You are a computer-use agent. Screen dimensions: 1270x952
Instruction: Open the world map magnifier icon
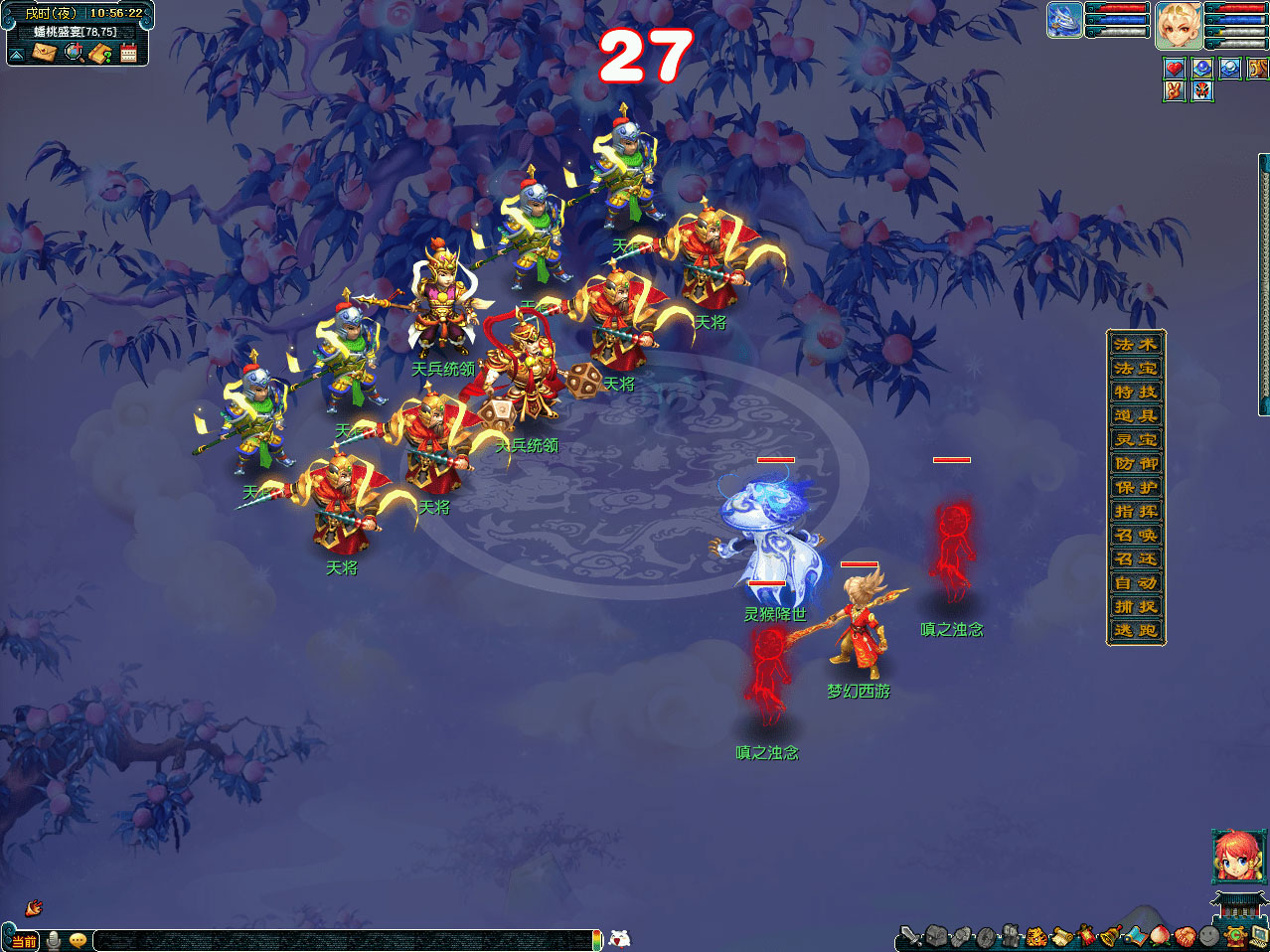[x=74, y=52]
